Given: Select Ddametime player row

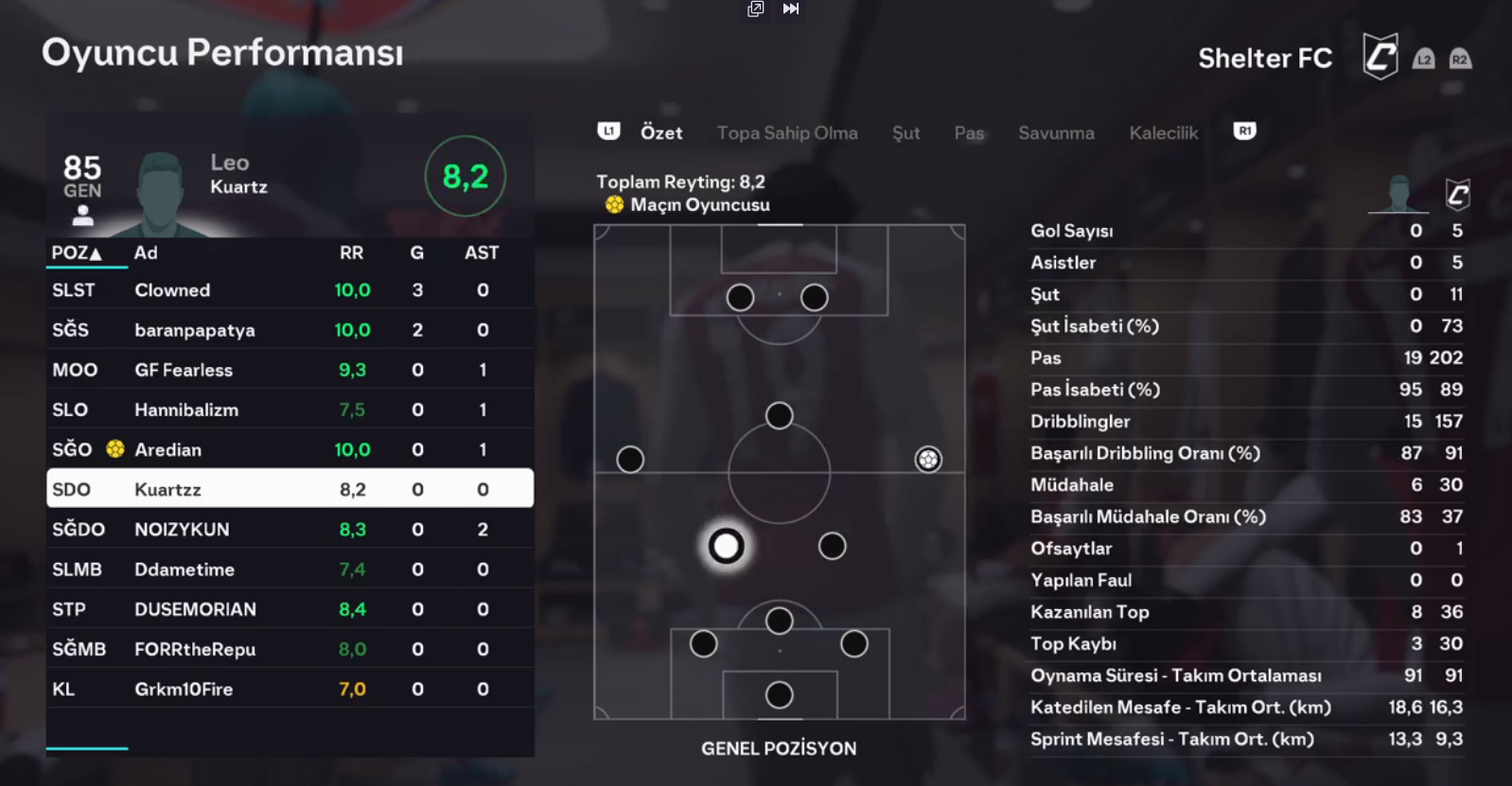Looking at the screenshot, I should click(x=290, y=569).
